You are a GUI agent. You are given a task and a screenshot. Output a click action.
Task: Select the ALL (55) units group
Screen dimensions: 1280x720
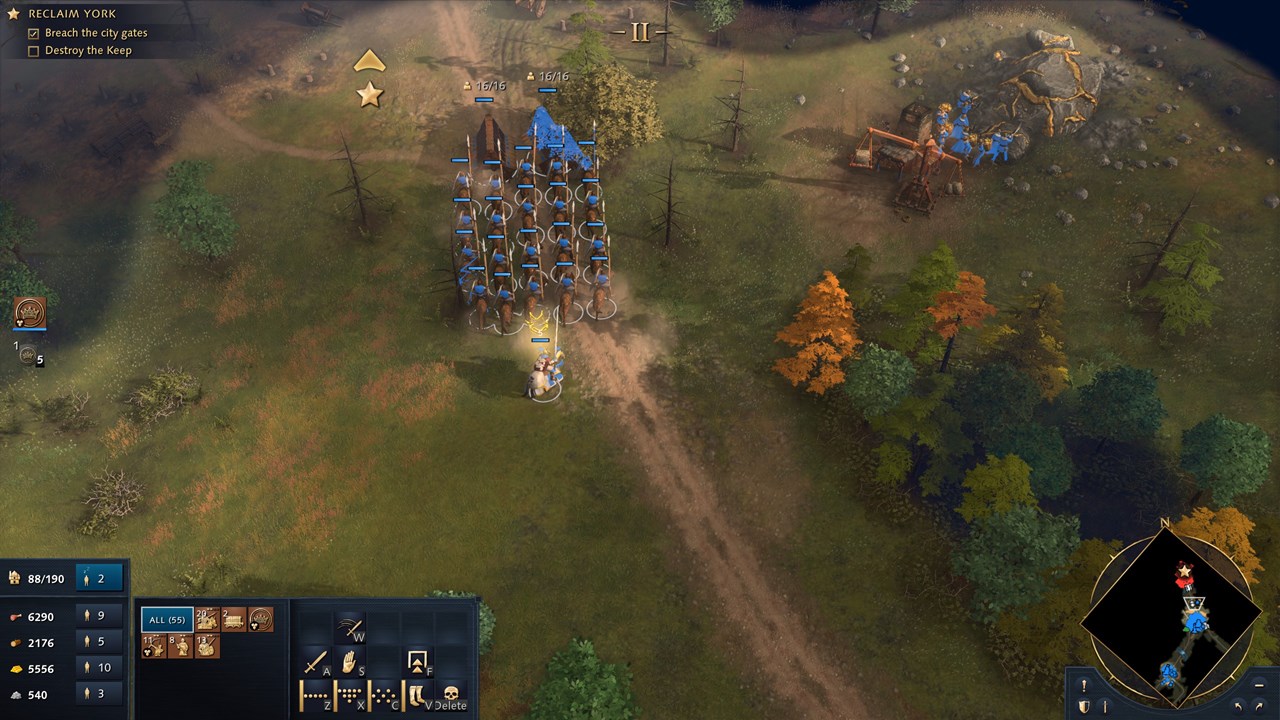(x=167, y=620)
